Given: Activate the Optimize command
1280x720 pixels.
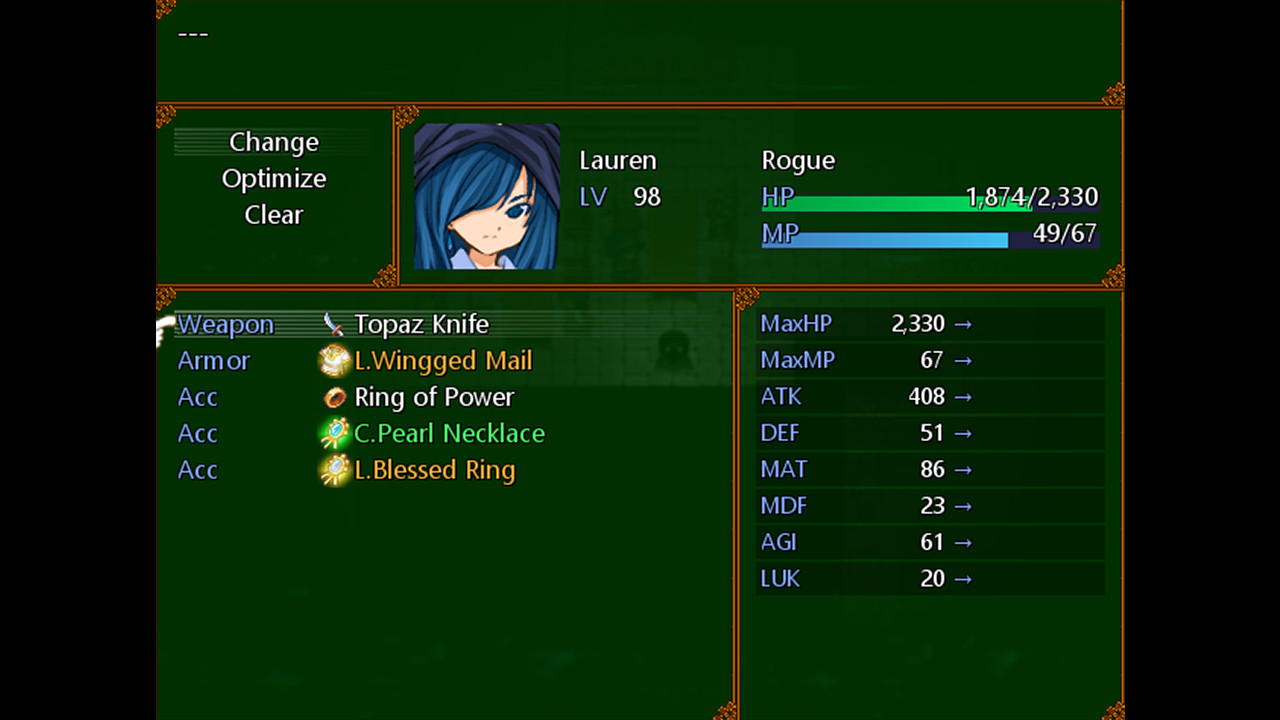Looking at the screenshot, I should (274, 178).
